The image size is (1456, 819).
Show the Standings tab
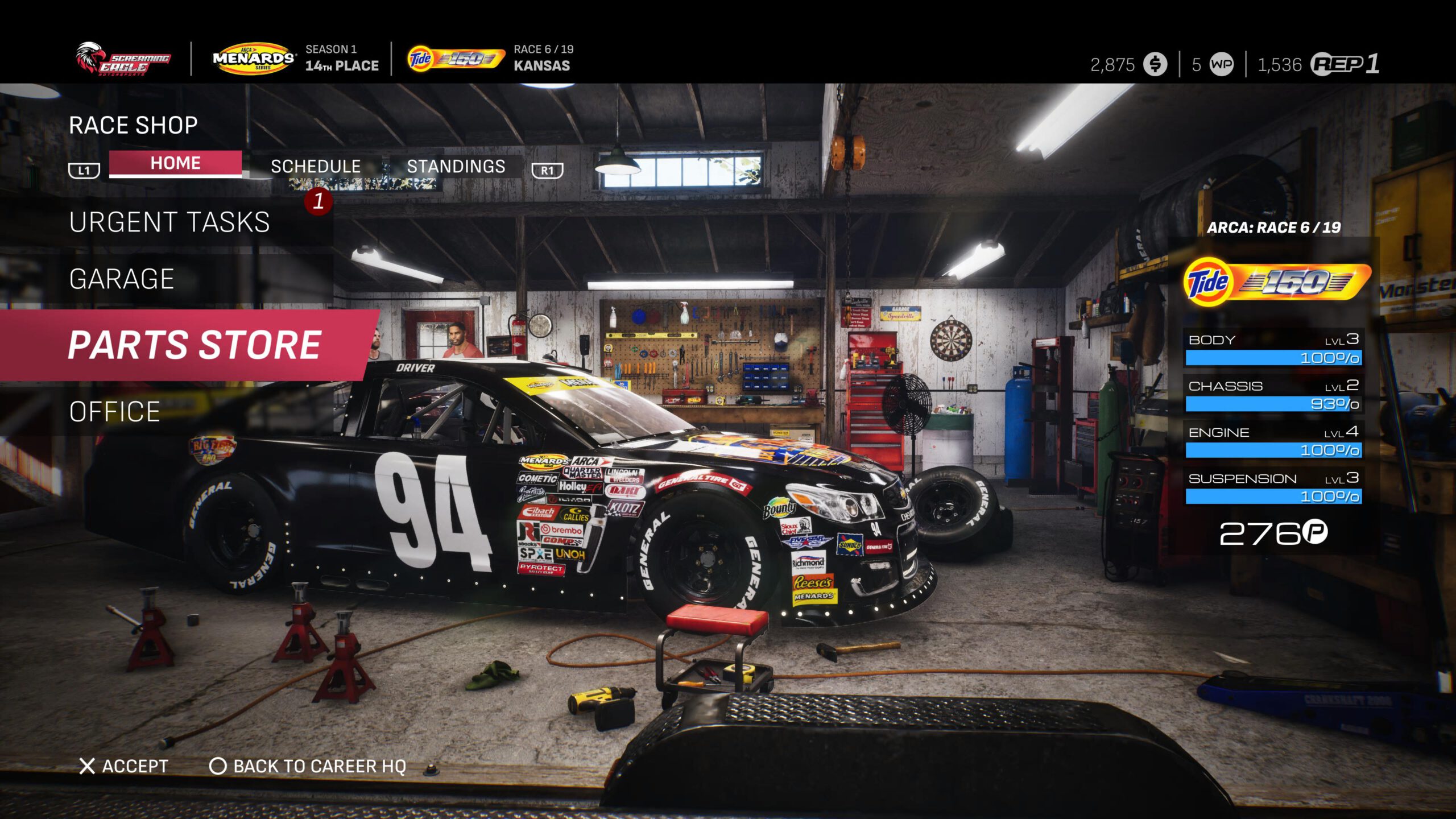pos(456,166)
